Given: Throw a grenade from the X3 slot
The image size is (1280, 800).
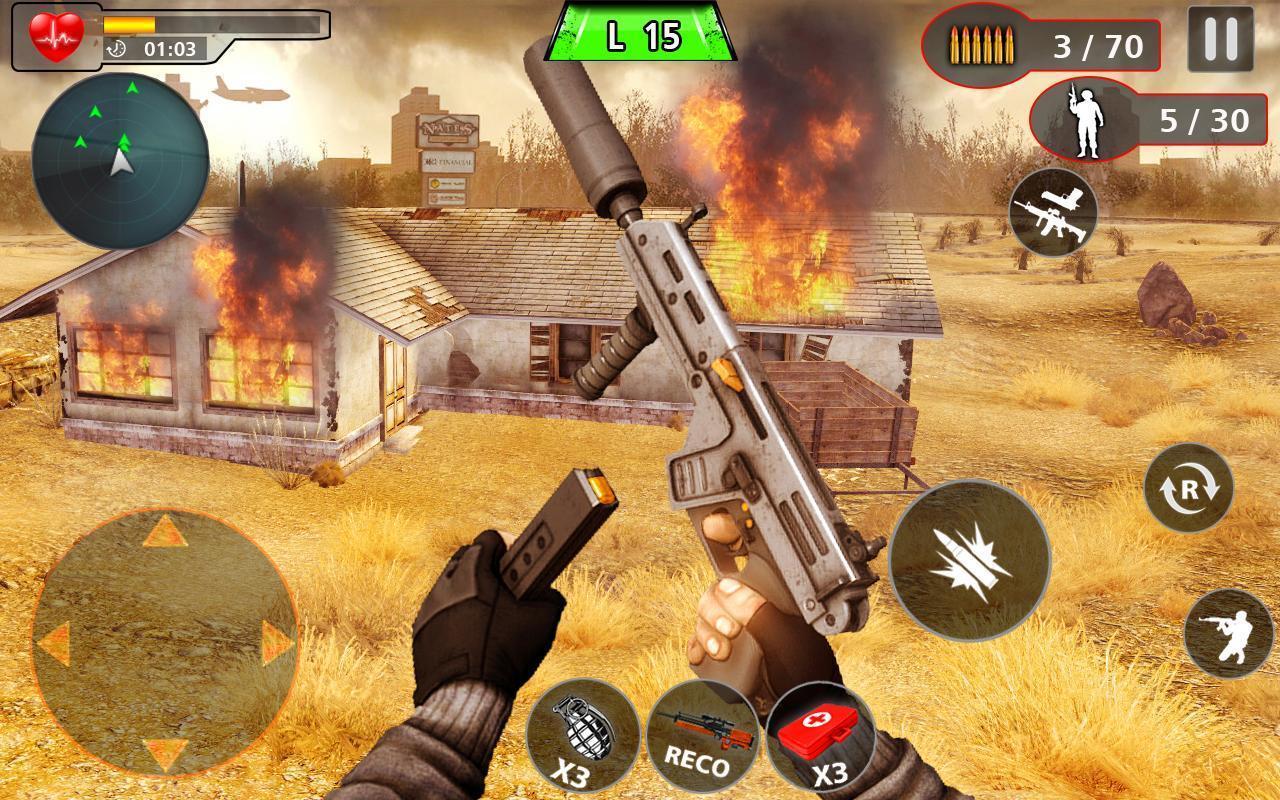Looking at the screenshot, I should [582, 734].
